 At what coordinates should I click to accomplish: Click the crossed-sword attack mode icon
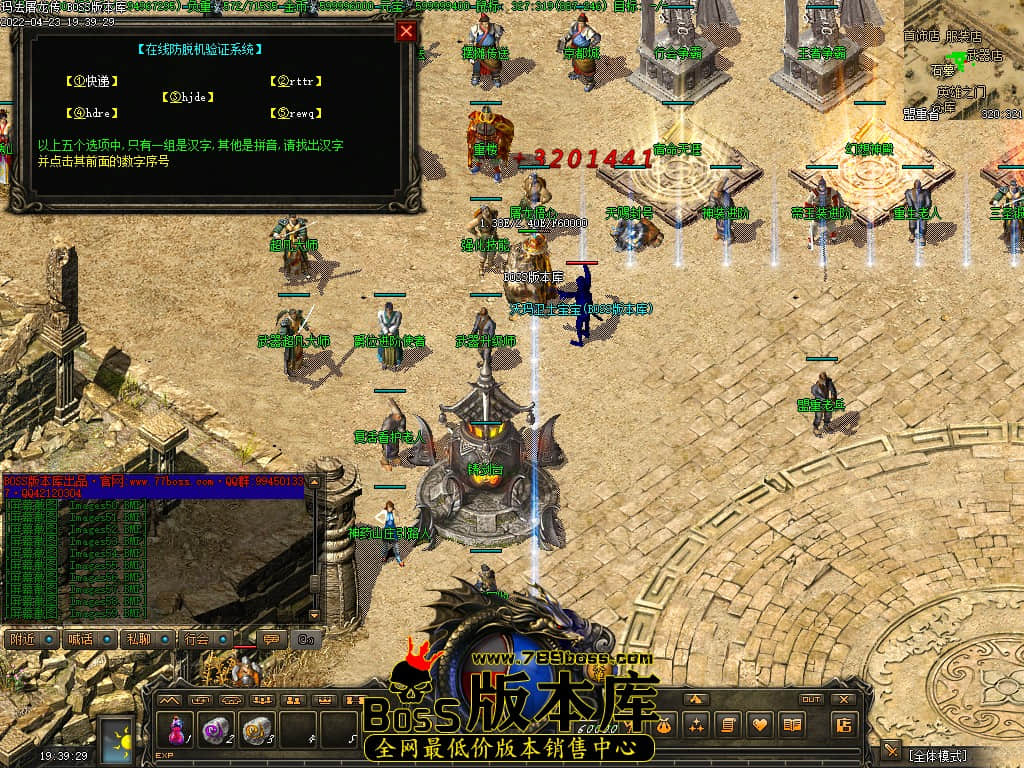click(889, 751)
